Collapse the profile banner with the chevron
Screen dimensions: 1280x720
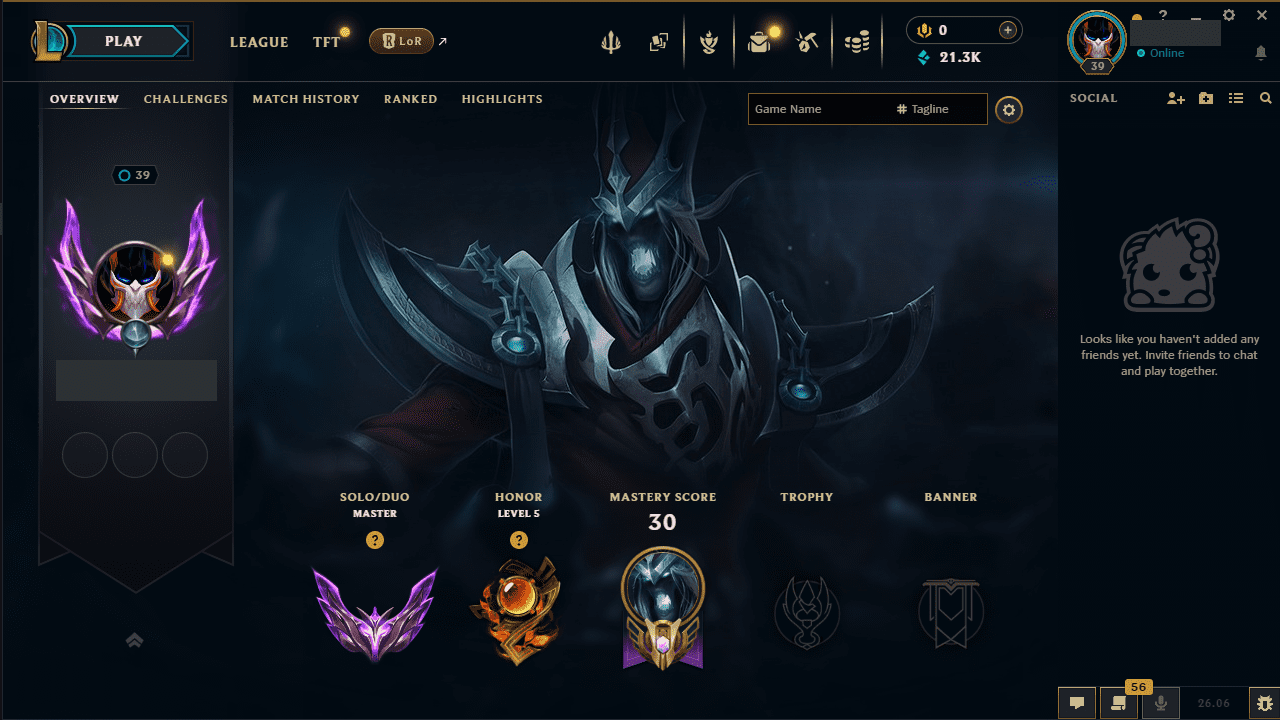(135, 640)
